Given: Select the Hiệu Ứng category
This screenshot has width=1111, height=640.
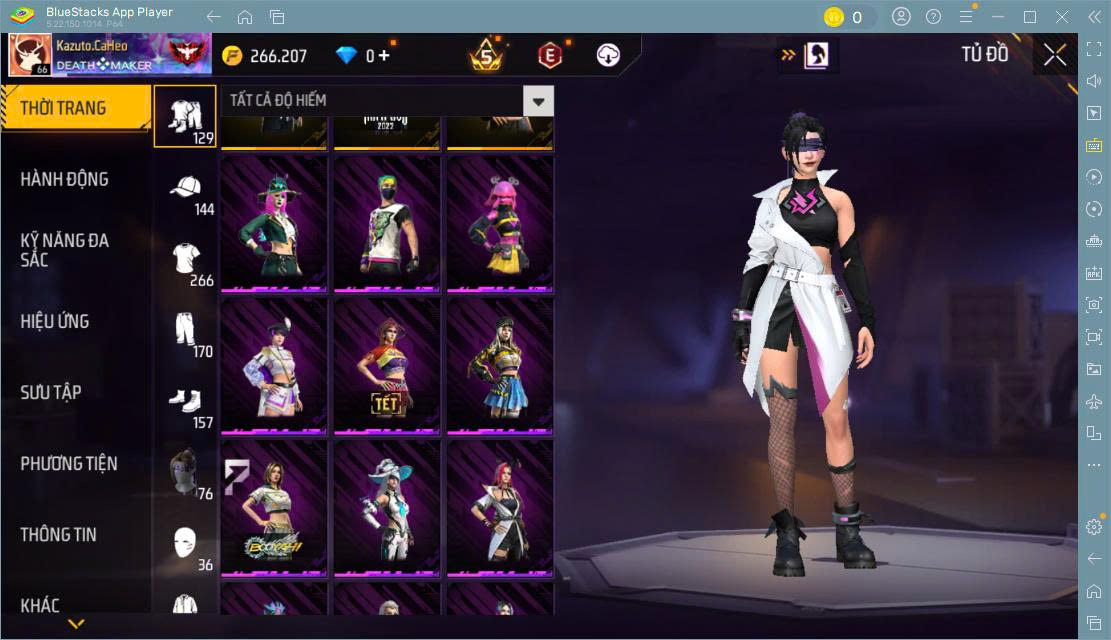Looking at the screenshot, I should point(55,321).
